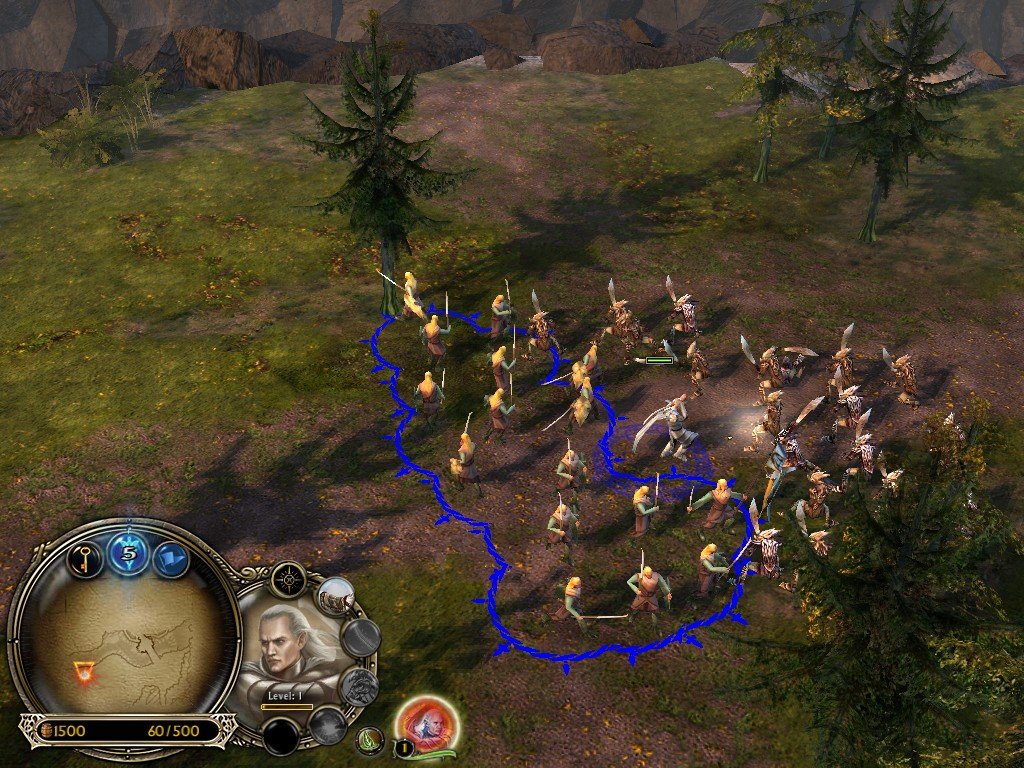Click the blue flag objectives button
The height and width of the screenshot is (768, 1024).
point(171,558)
